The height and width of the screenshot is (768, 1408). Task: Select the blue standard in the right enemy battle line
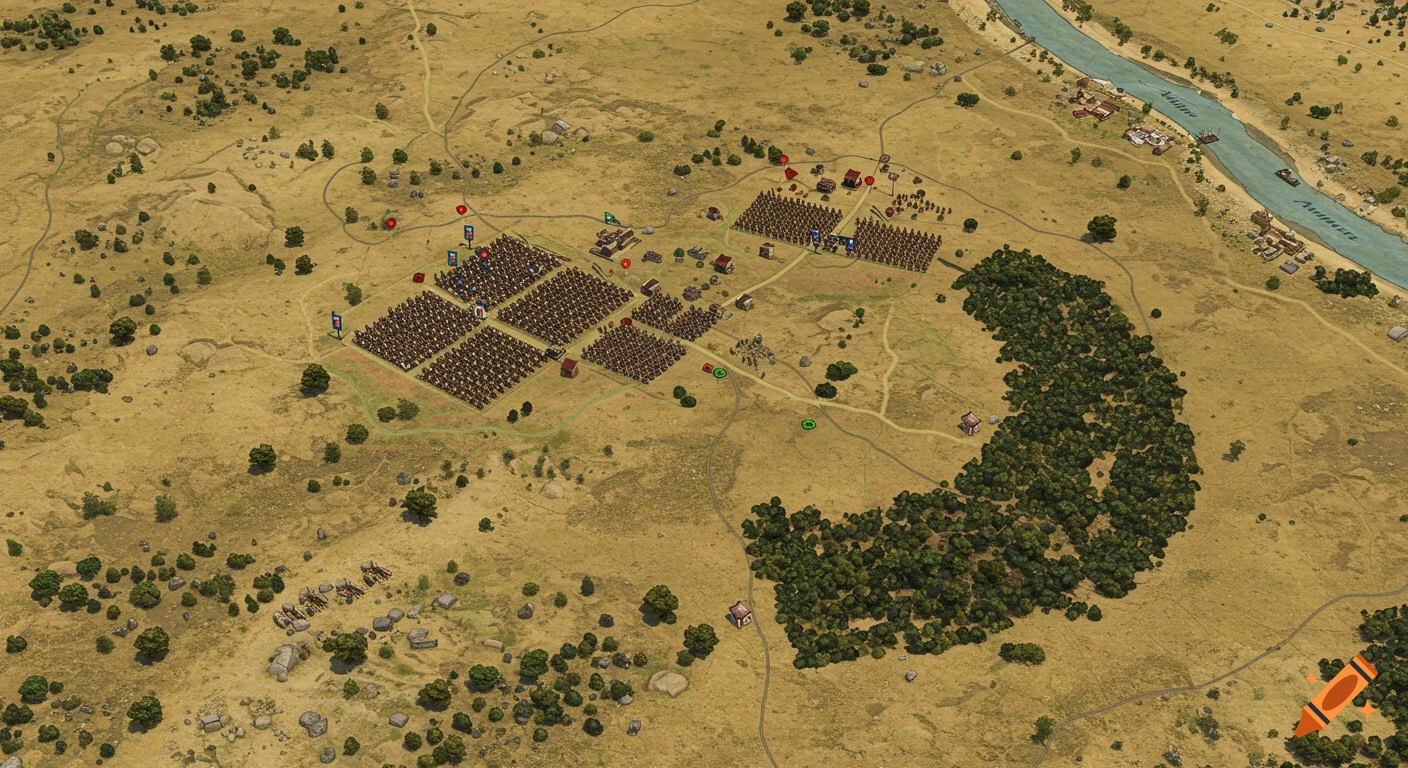850,244
